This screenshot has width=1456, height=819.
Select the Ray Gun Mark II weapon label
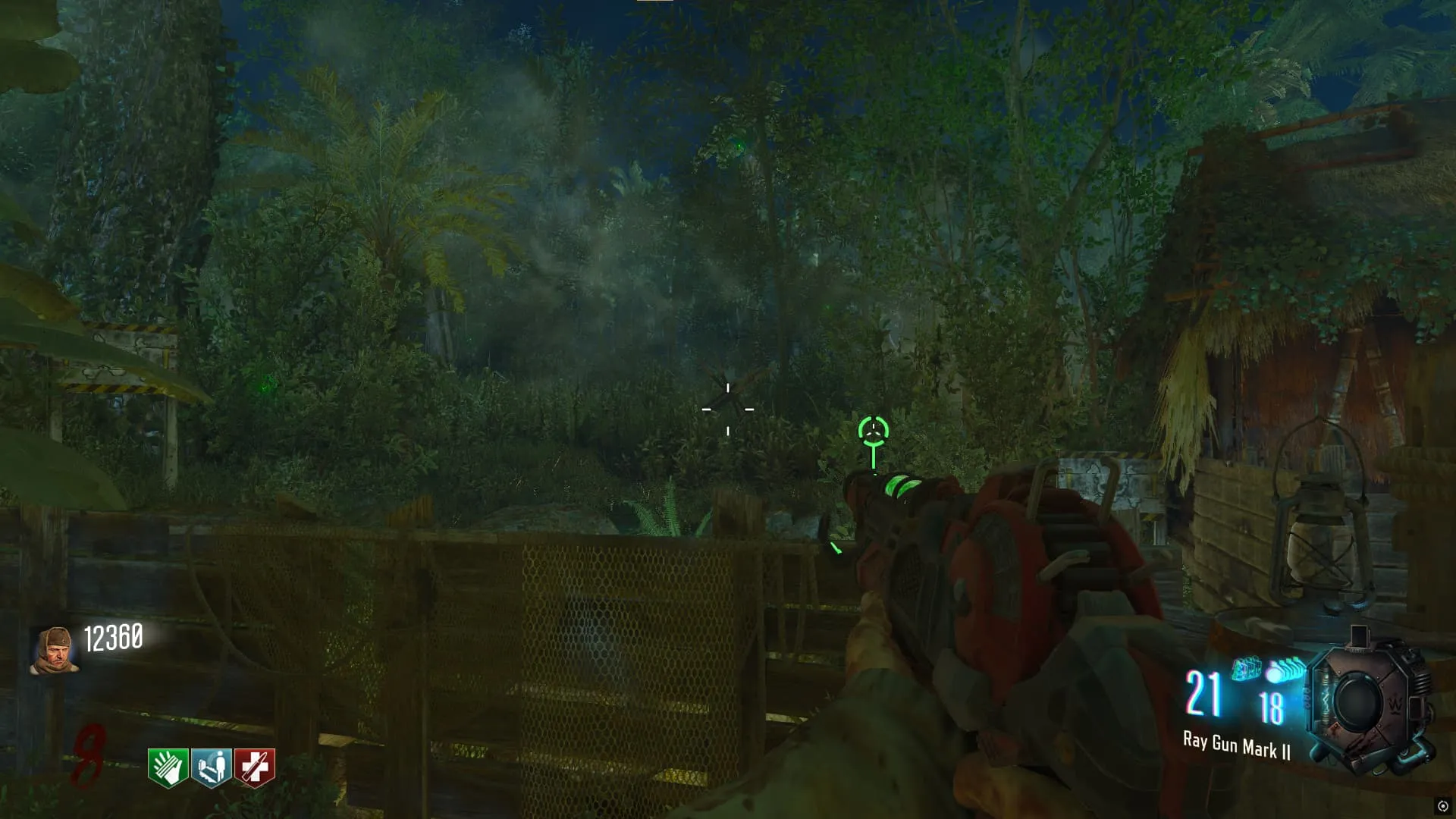[1236, 745]
